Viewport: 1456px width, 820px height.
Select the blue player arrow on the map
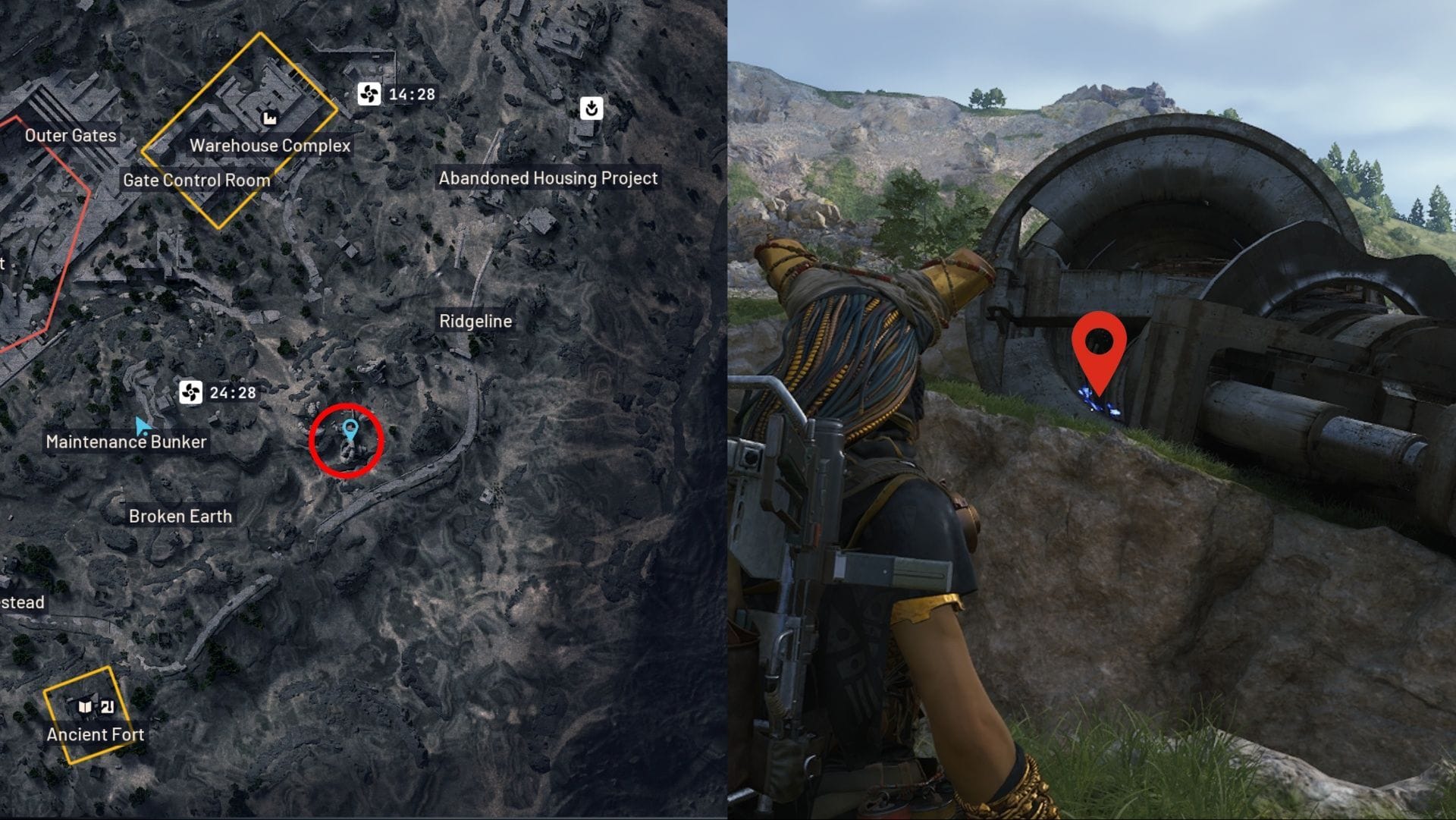click(x=142, y=426)
